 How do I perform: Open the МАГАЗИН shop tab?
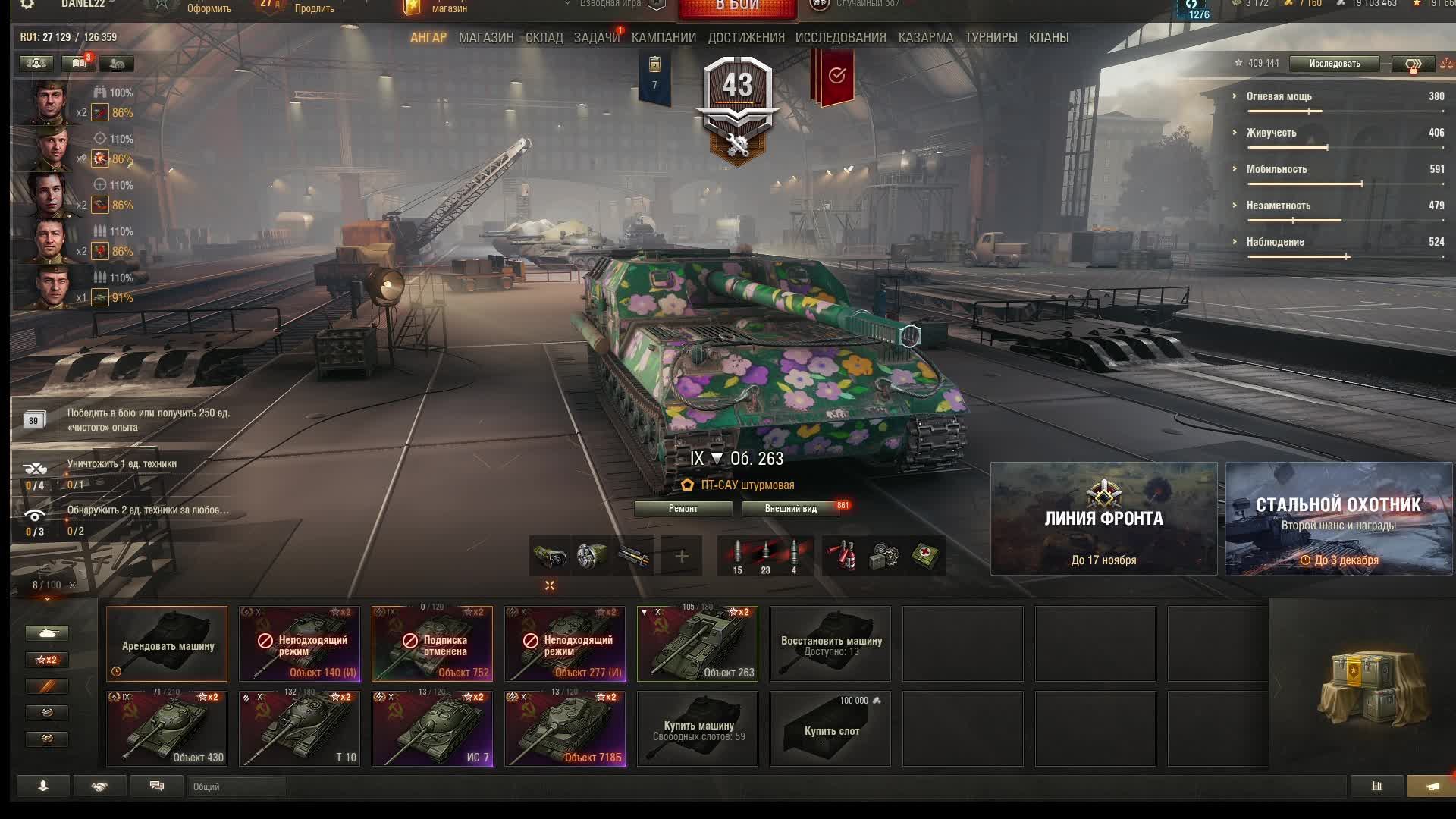tap(486, 38)
